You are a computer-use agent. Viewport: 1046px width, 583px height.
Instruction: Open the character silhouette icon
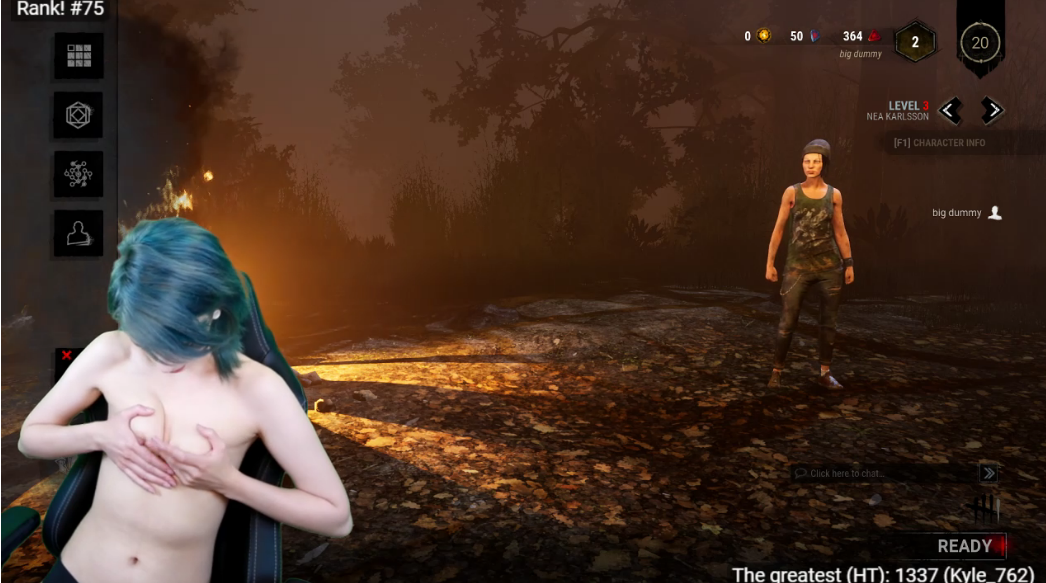coord(79,233)
